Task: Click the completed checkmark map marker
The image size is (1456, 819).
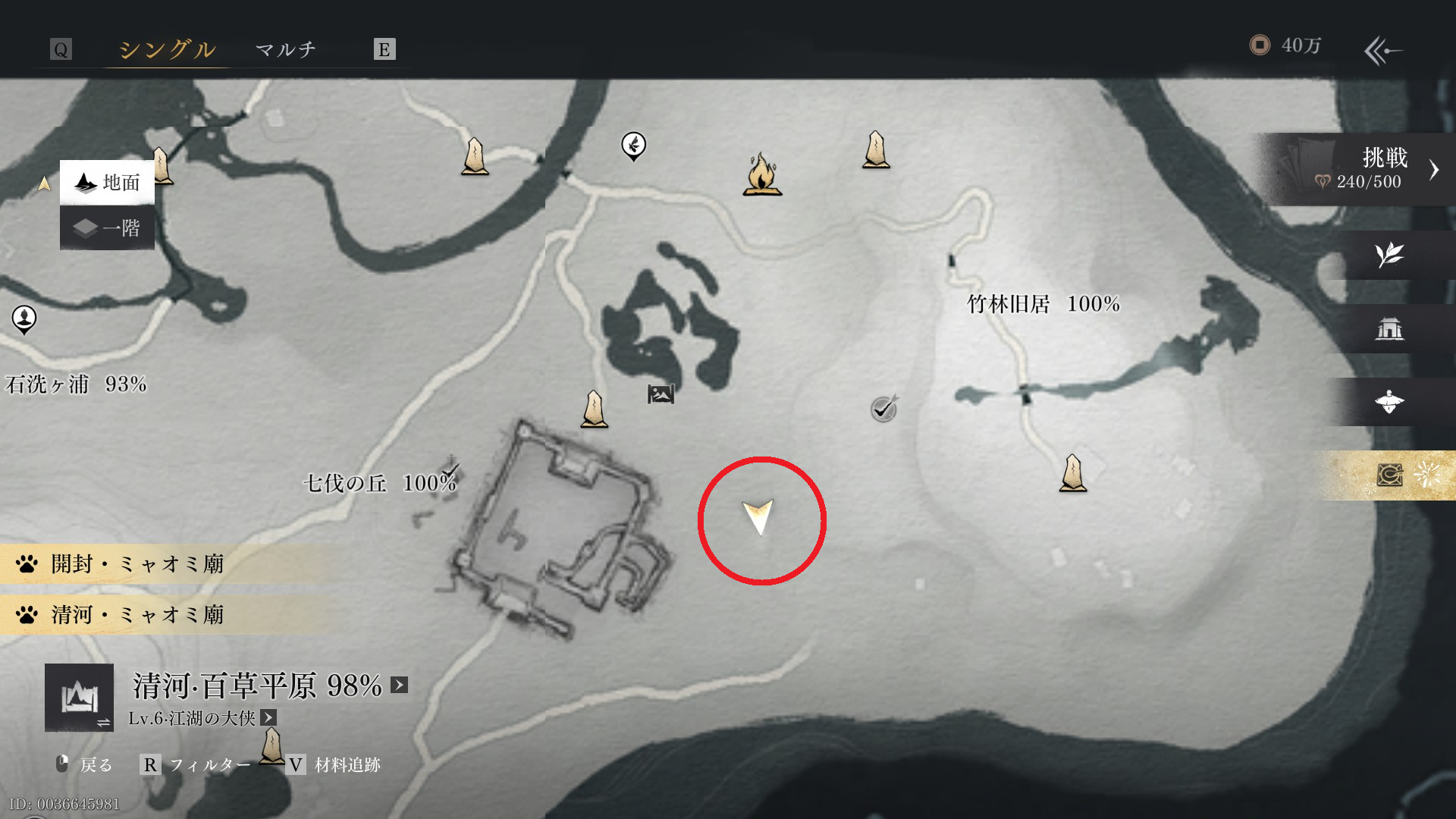Action: (x=883, y=409)
